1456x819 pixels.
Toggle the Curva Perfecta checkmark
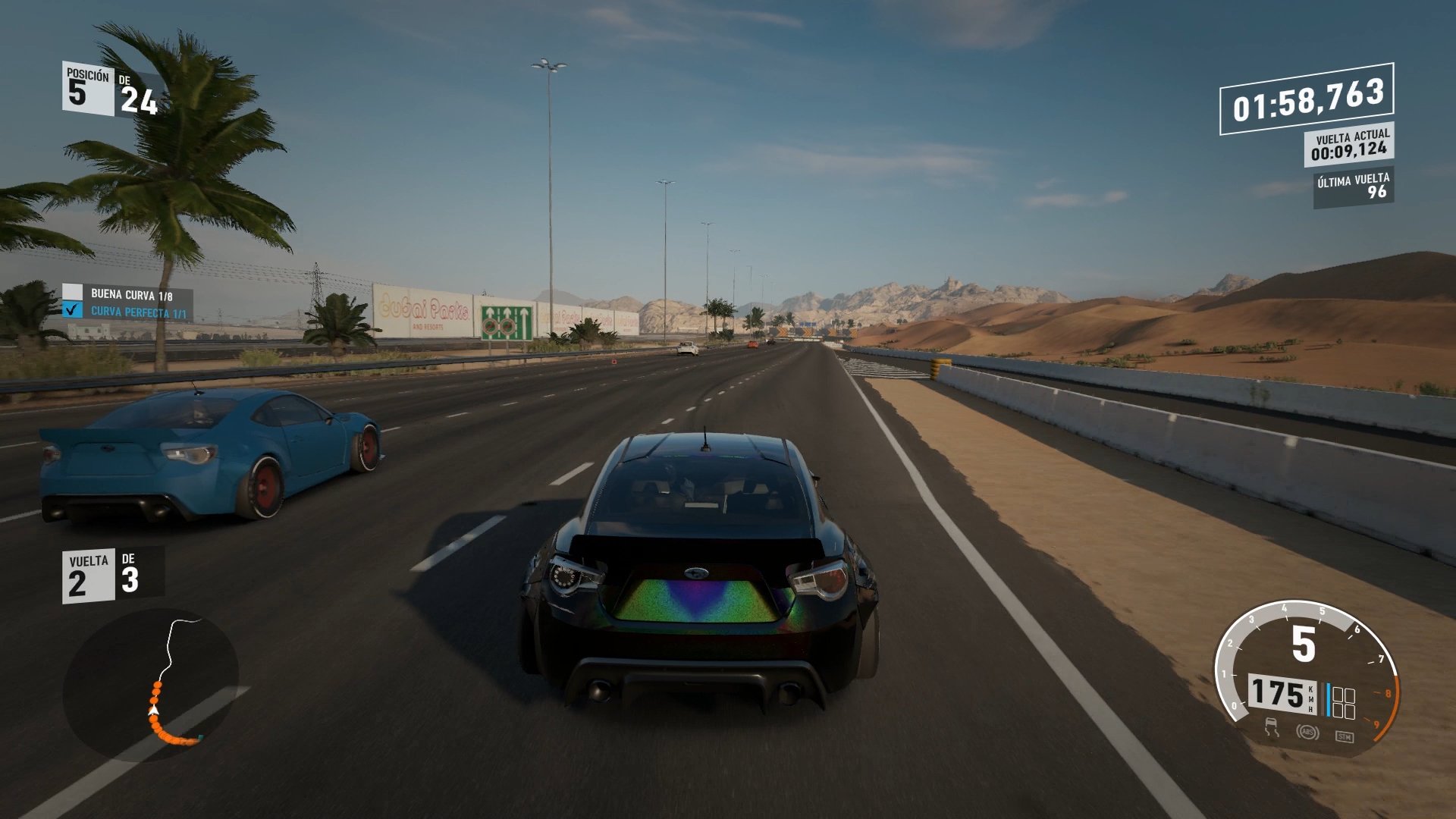(72, 310)
